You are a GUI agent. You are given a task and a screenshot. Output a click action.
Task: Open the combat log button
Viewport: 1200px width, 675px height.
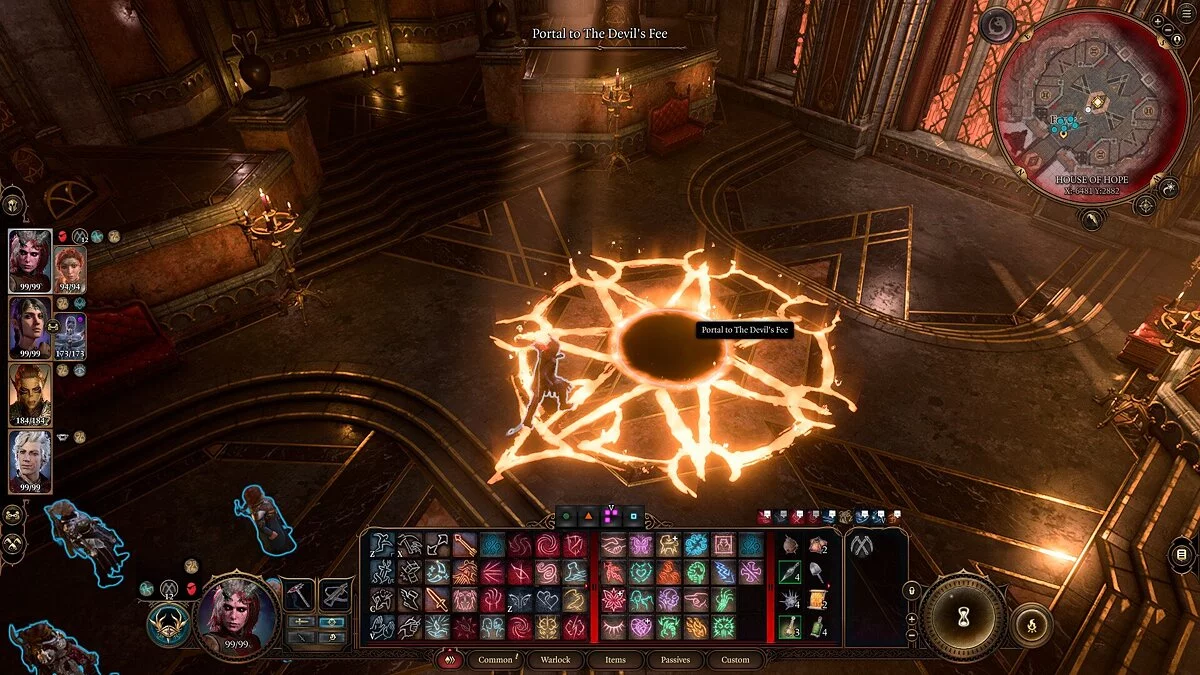[x=1181, y=554]
